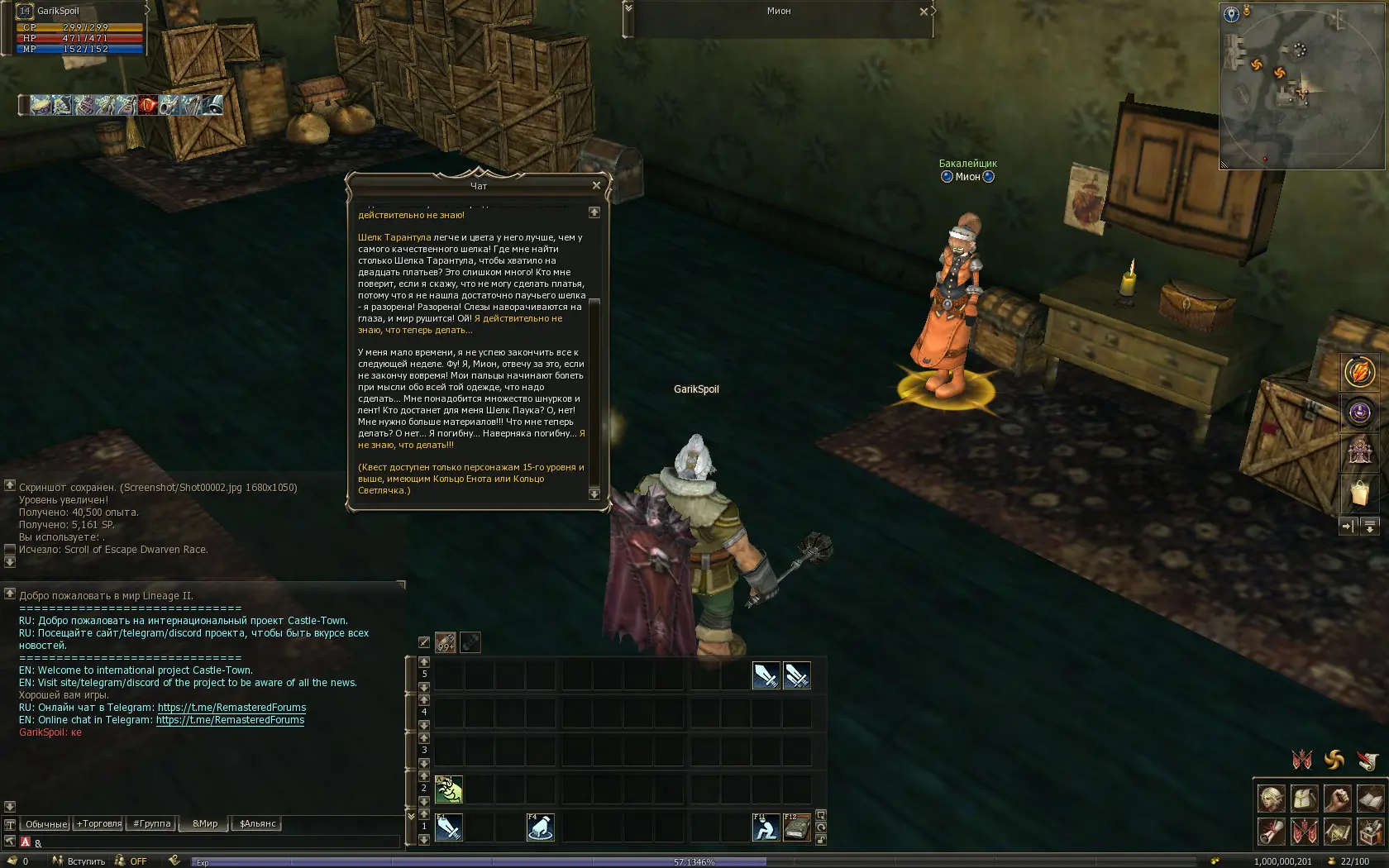Open the F12 book shortcut
This screenshot has height=868, width=1389.
click(796, 827)
